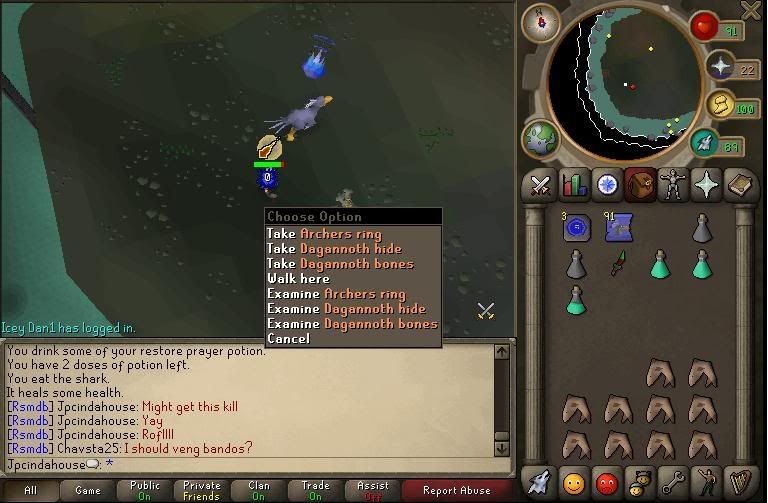Open the Game chat filter tab
Viewport: 768px width, 503px height.
[x=88, y=491]
